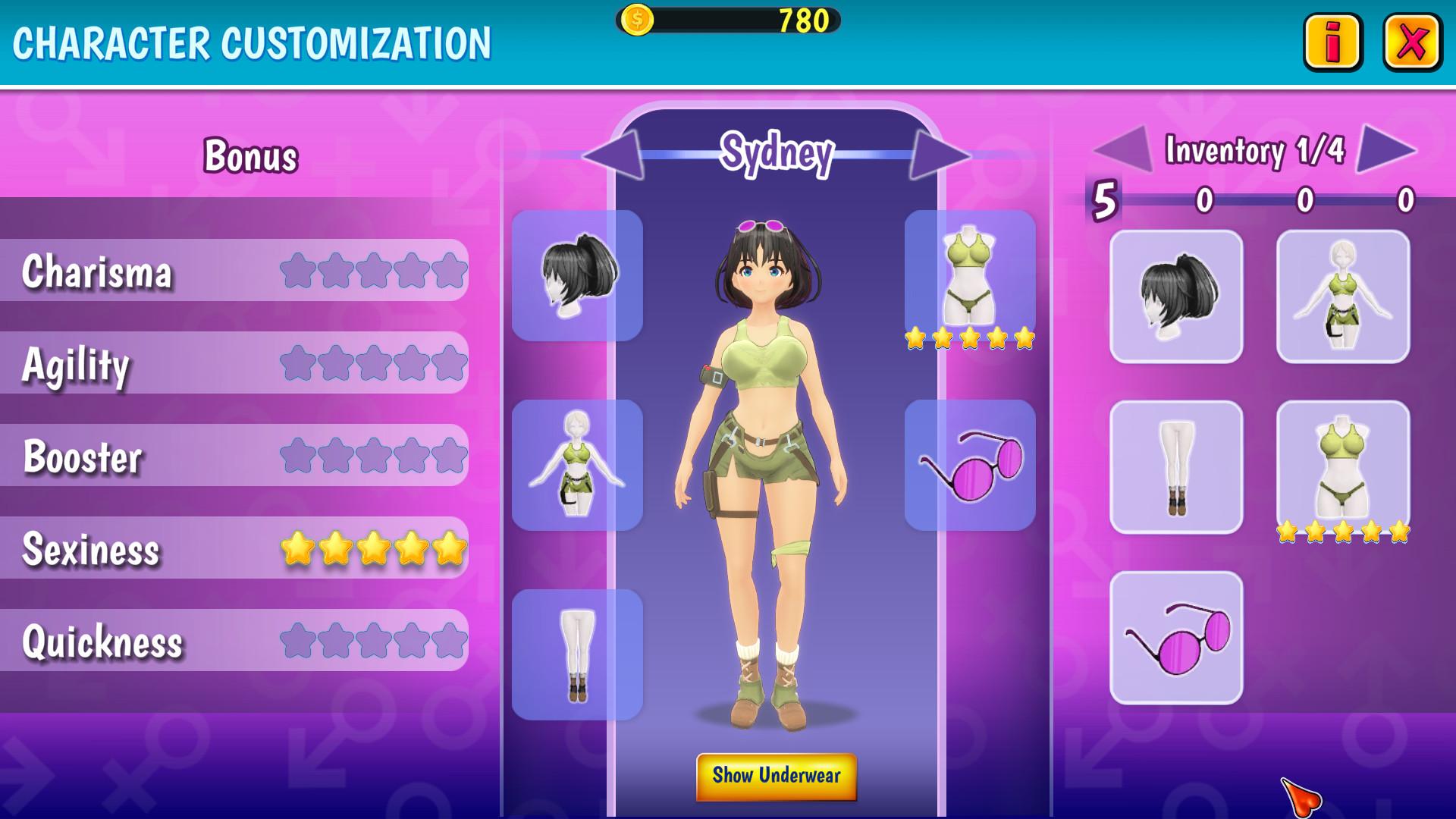Image resolution: width=1456 pixels, height=819 pixels.
Task: Choose the pink sunglasses in inventory
Action: (x=1176, y=638)
